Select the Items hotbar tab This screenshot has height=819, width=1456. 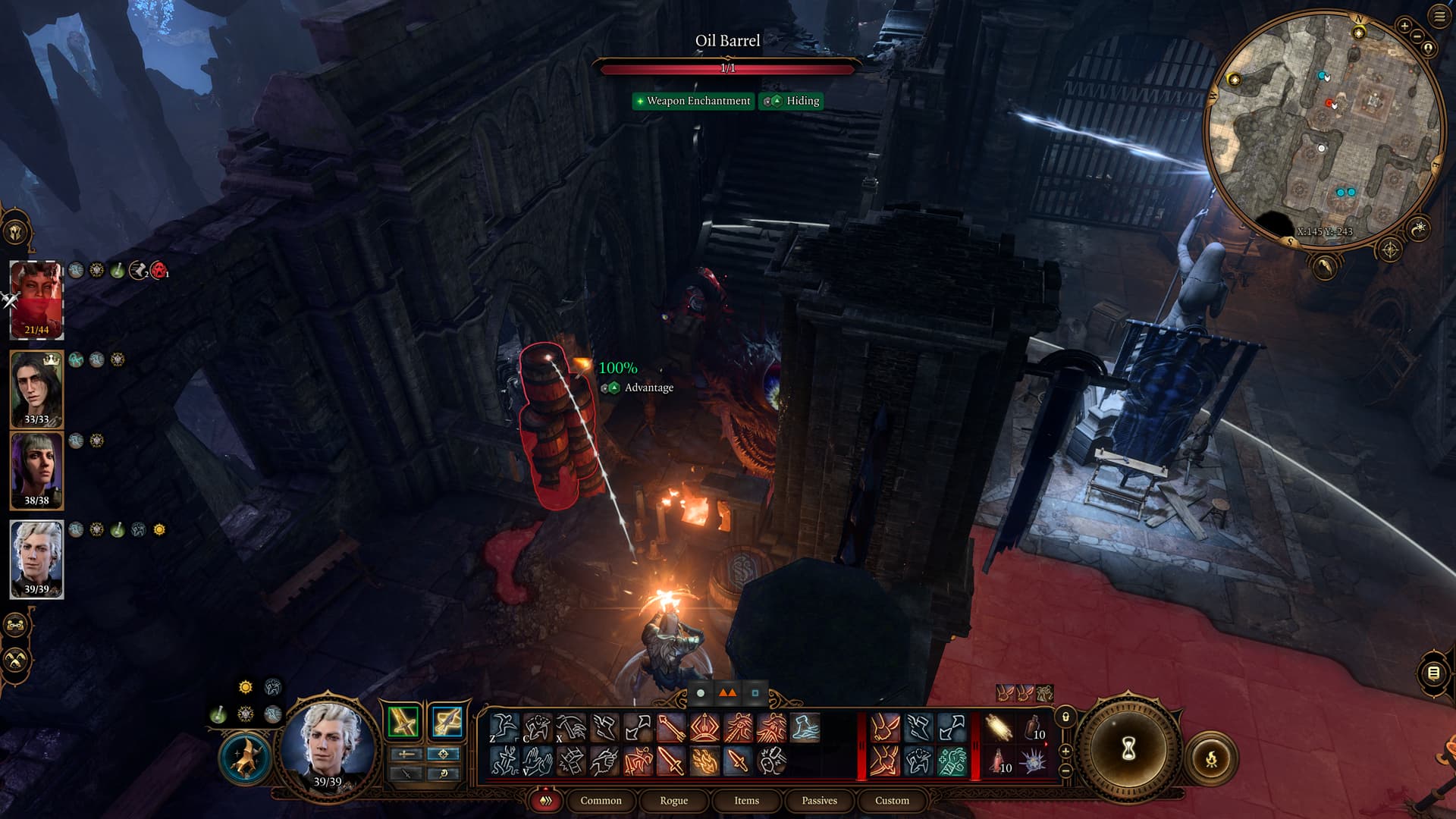pos(746,801)
